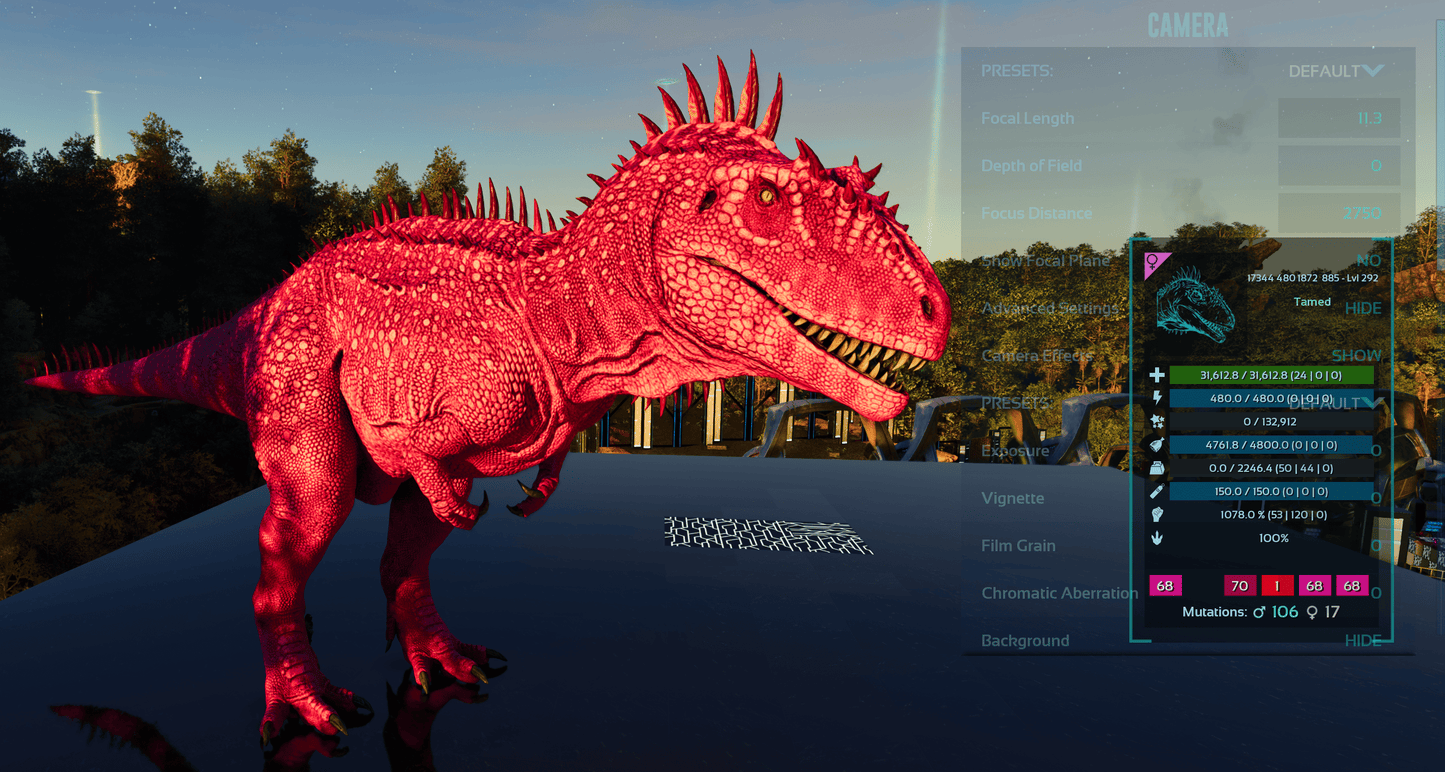Image resolution: width=1445 pixels, height=772 pixels.
Task: Change the Vignette value
Action: (x=1376, y=498)
